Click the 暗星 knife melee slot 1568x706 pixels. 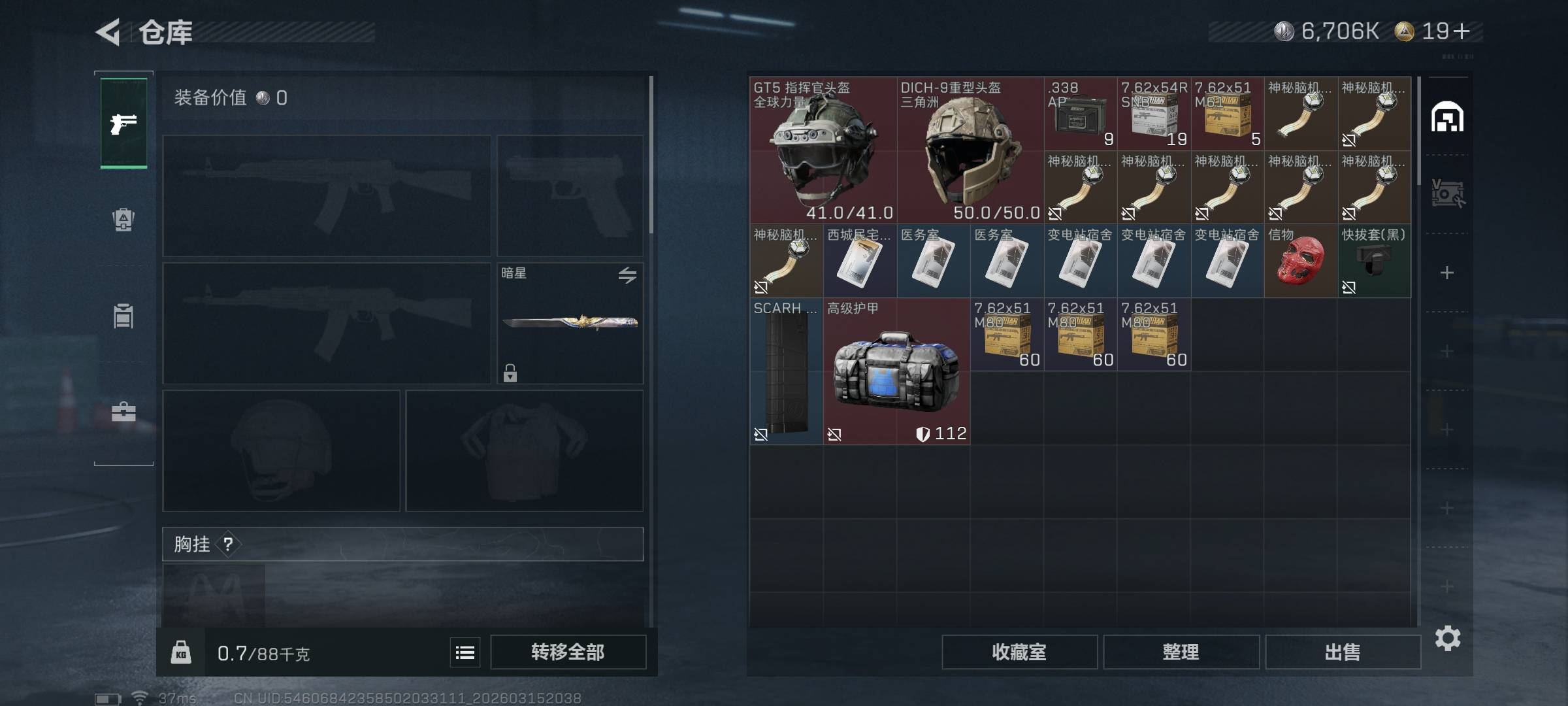(x=570, y=323)
